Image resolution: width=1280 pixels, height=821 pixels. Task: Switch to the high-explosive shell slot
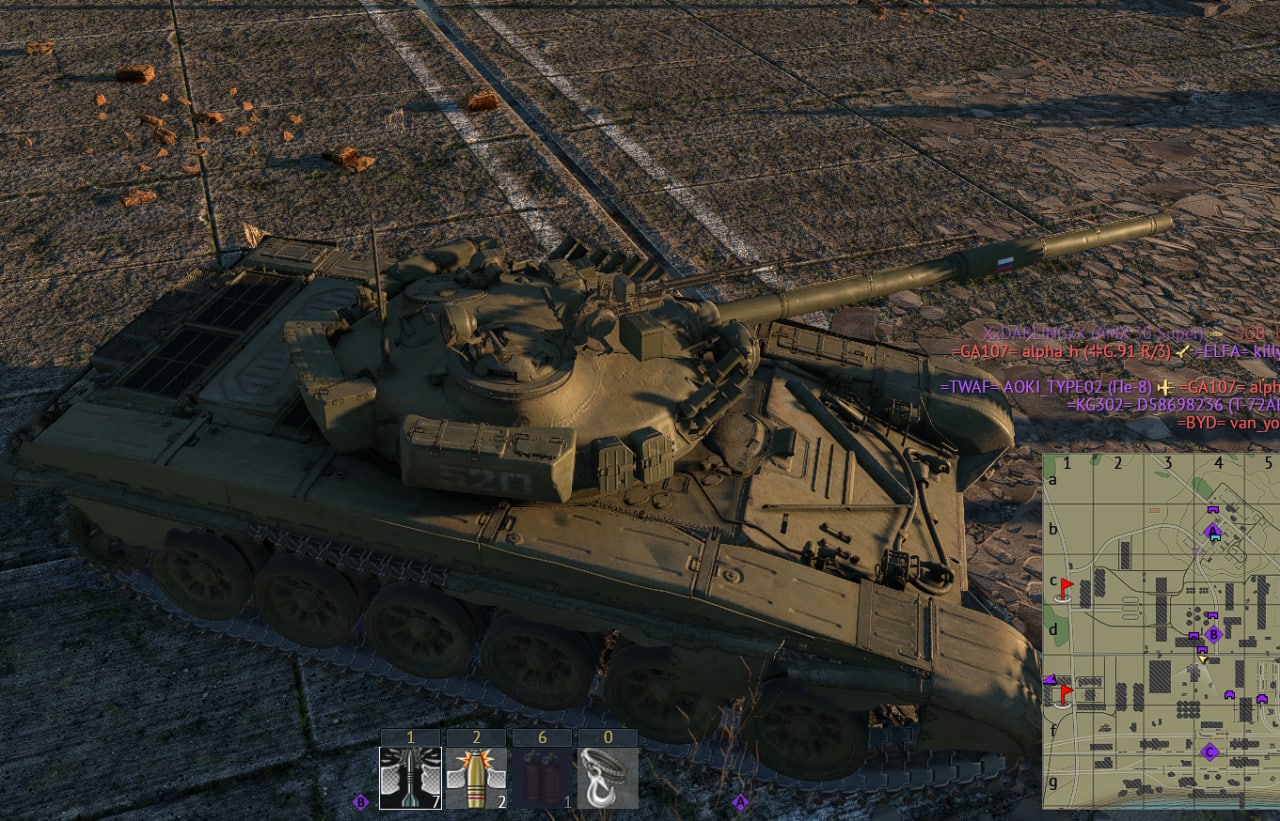coord(476,777)
